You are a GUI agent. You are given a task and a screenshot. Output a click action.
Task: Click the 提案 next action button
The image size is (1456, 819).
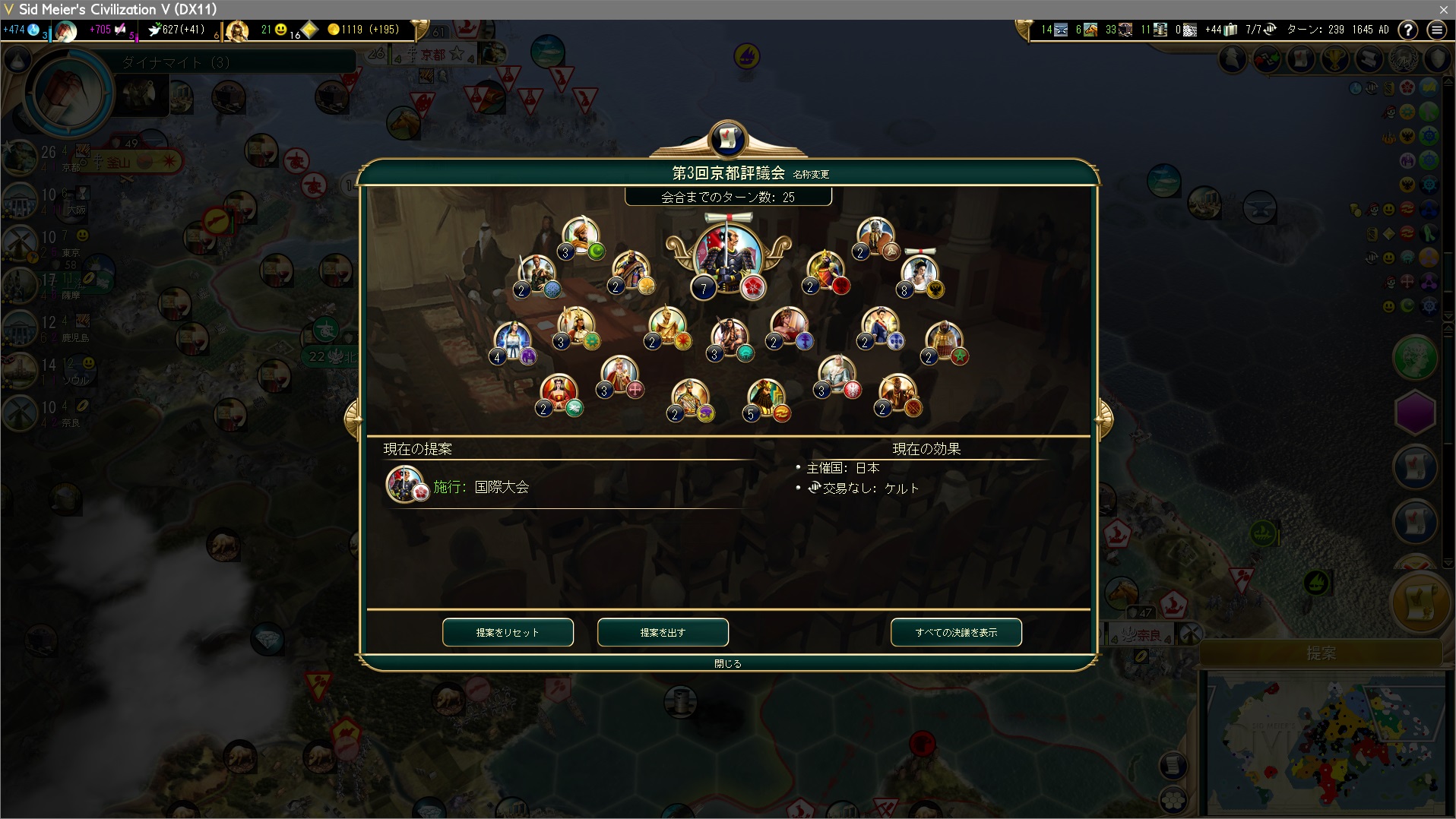(1321, 653)
